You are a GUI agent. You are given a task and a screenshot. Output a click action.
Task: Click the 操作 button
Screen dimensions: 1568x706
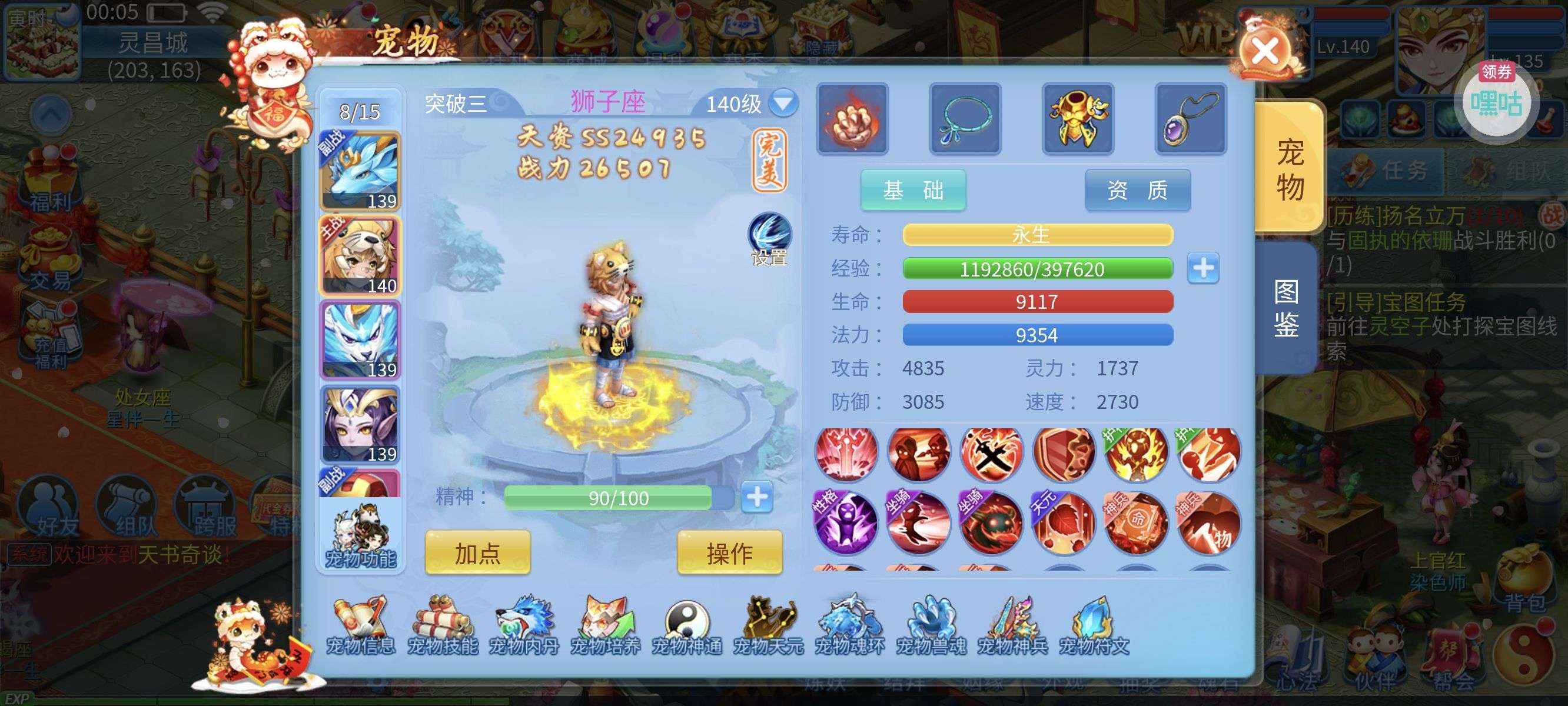729,552
